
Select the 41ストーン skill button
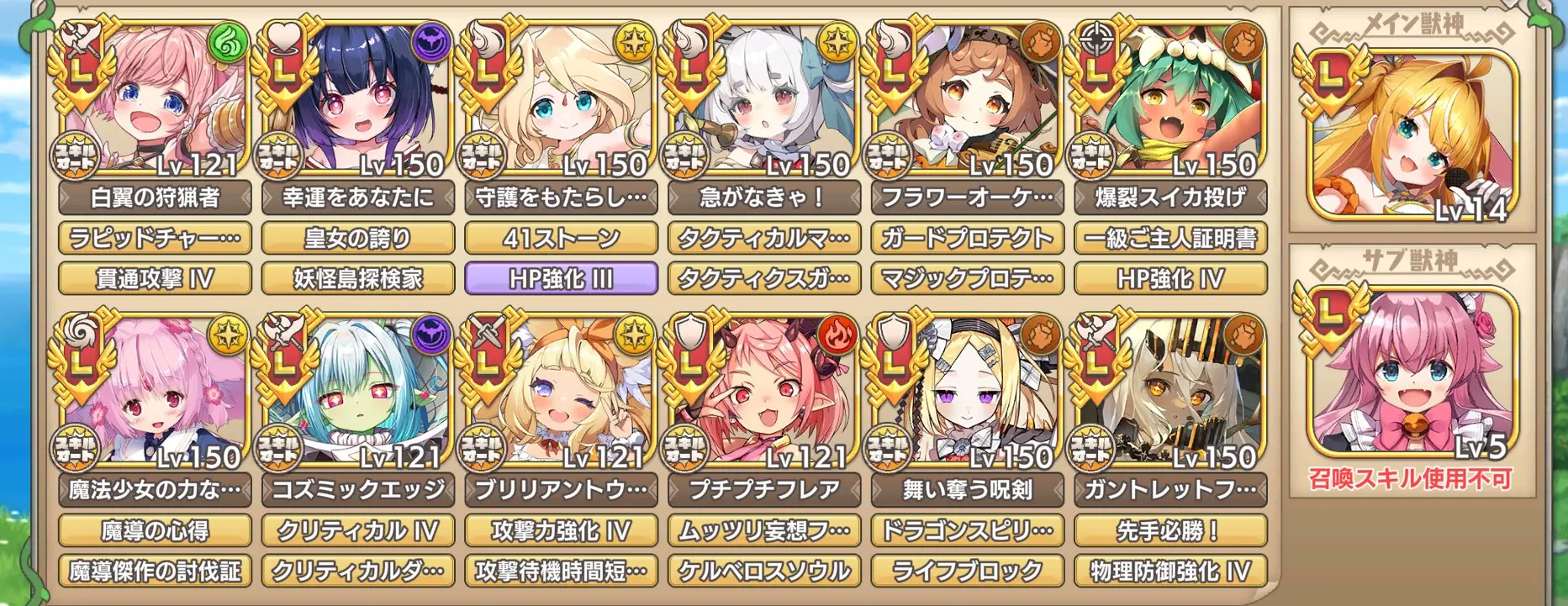[x=561, y=239]
